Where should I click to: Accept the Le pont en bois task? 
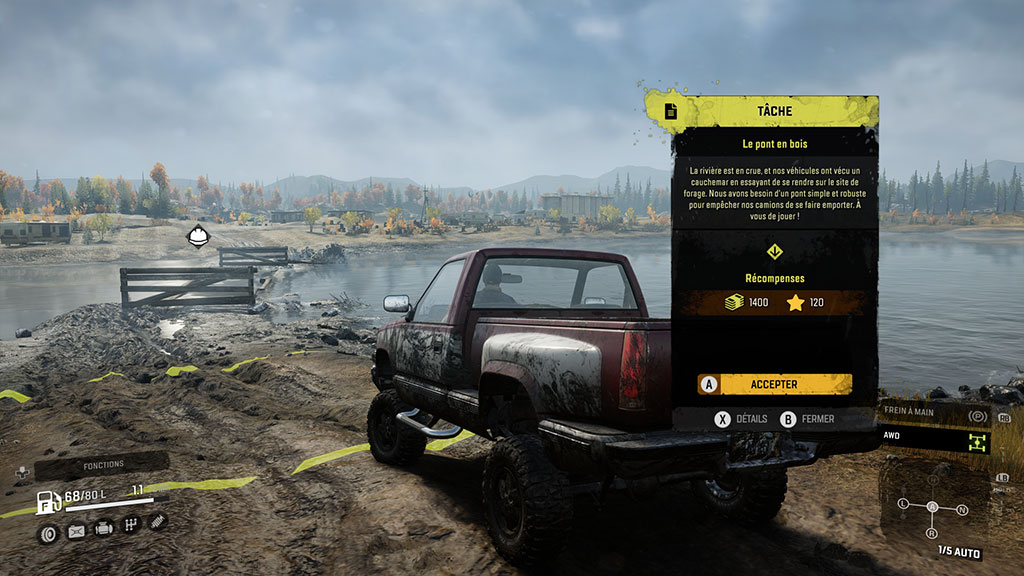[775, 384]
